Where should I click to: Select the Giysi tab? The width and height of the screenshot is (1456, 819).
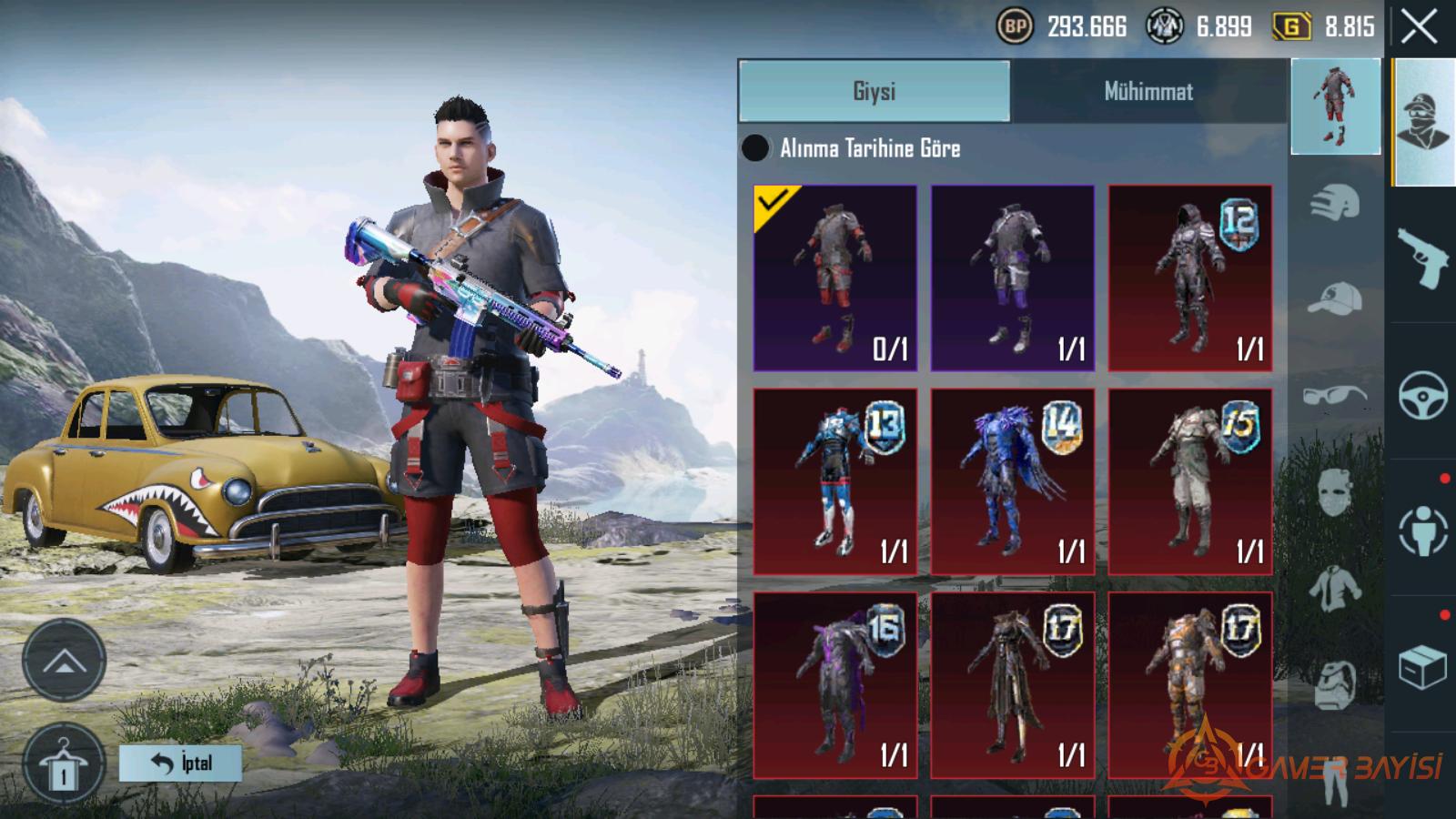(x=874, y=91)
